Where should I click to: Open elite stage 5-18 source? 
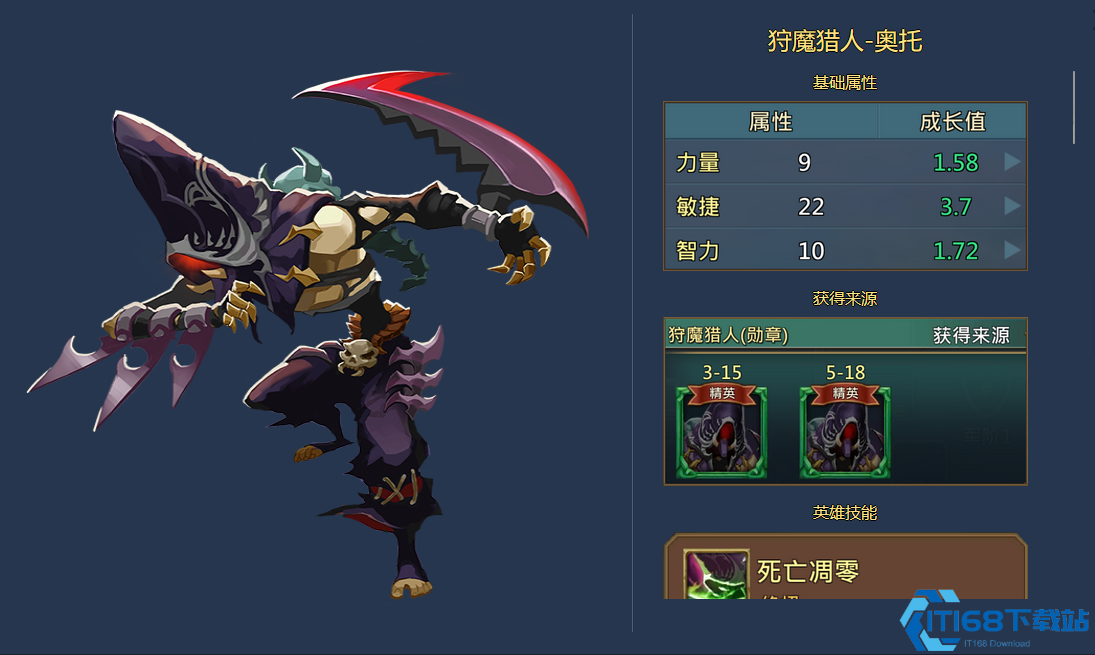[x=845, y=432]
